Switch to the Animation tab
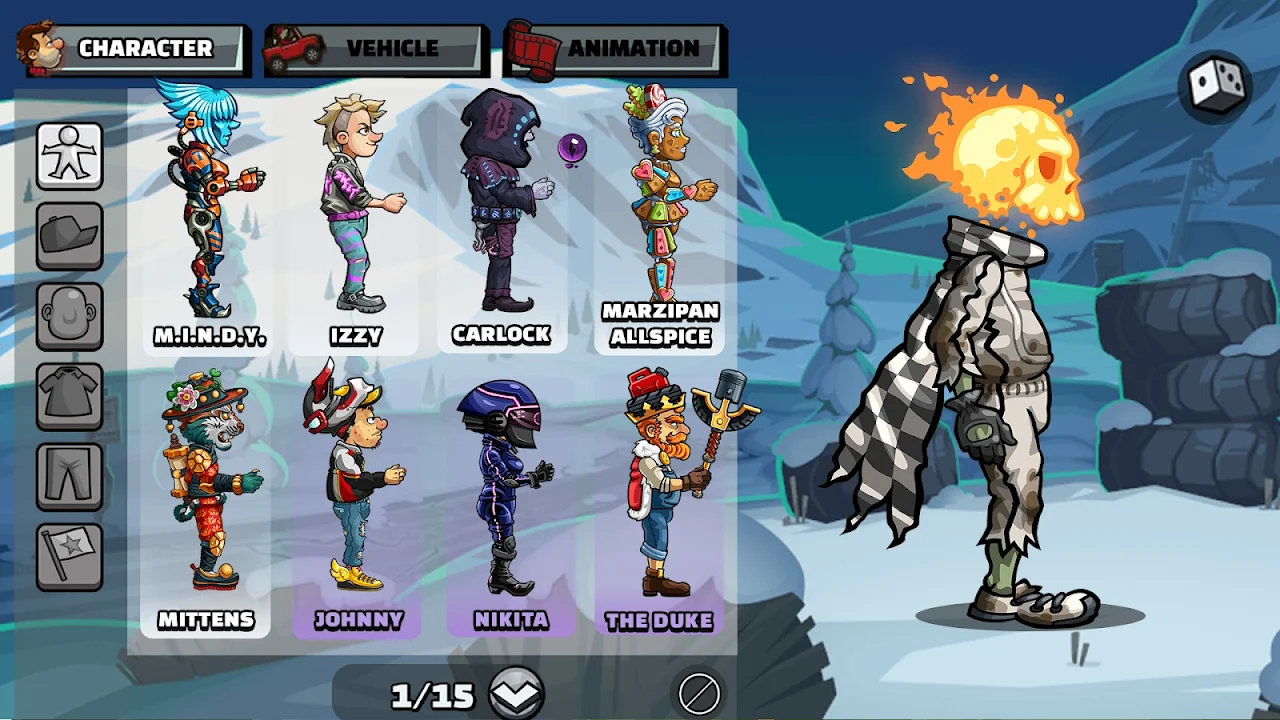 (x=616, y=48)
